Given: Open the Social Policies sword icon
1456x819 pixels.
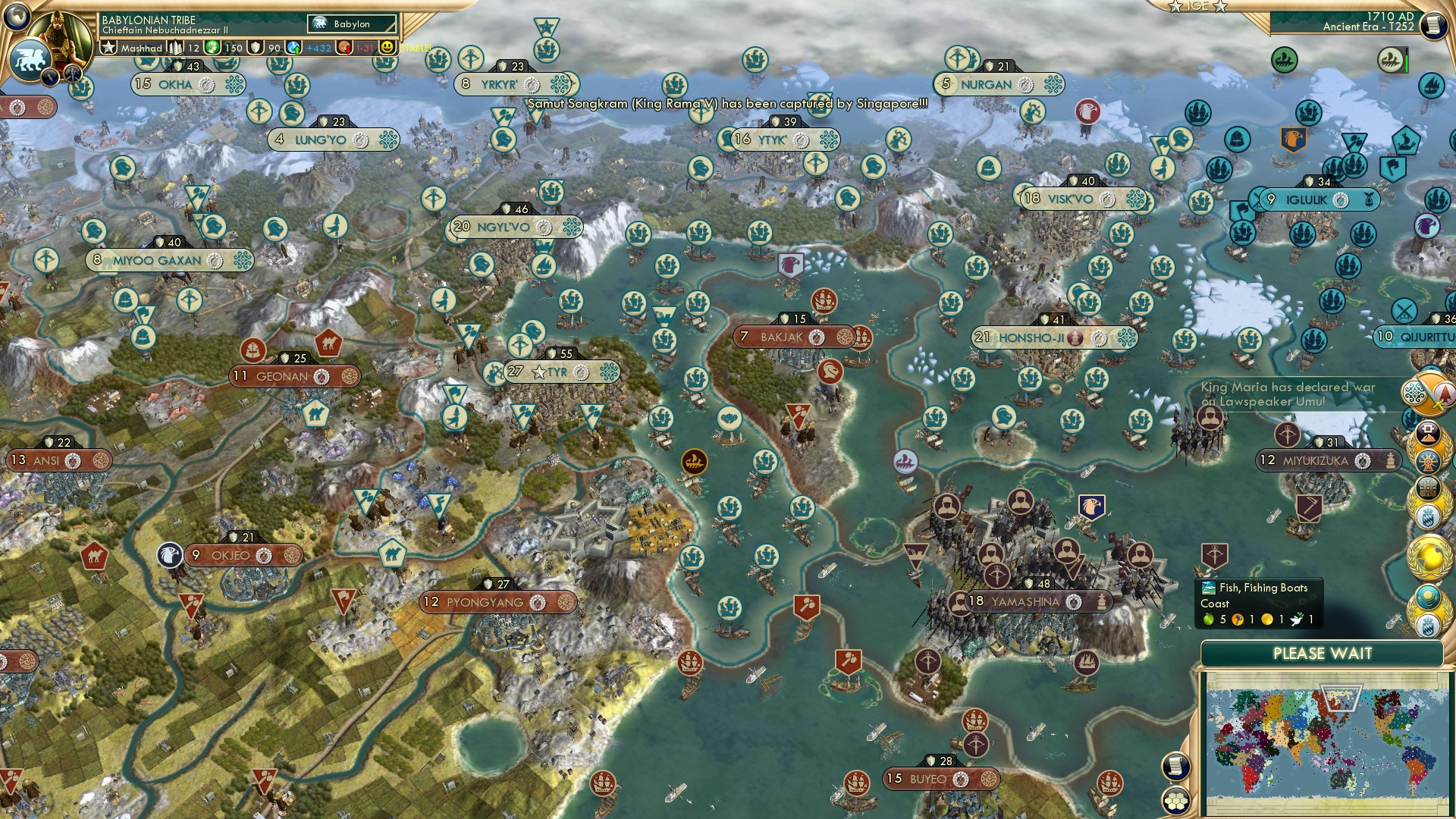Looking at the screenshot, I should pos(1432,395).
